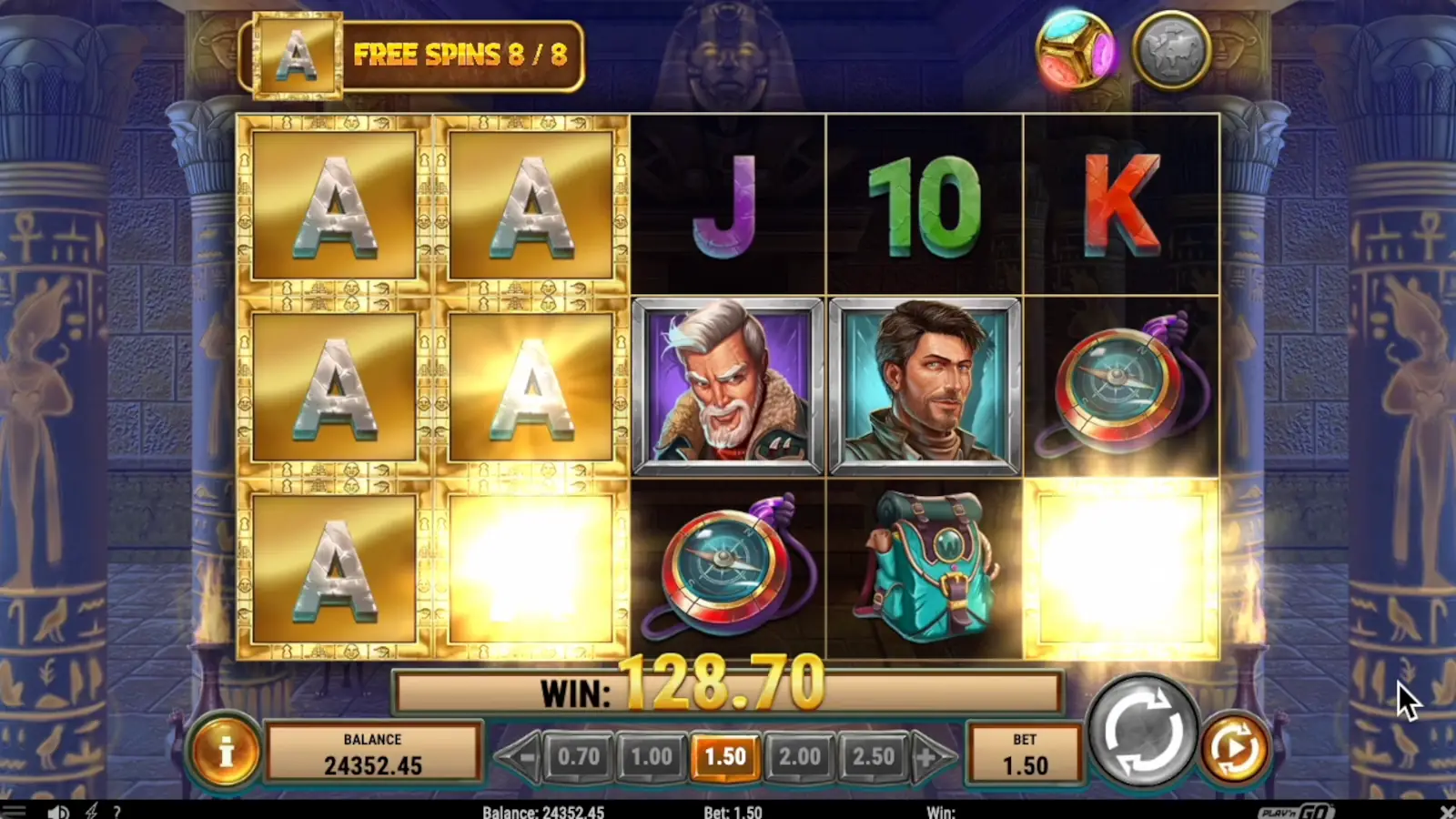This screenshot has height=819, width=1456.
Task: Select the 2.50 bet option
Action: 872,755
